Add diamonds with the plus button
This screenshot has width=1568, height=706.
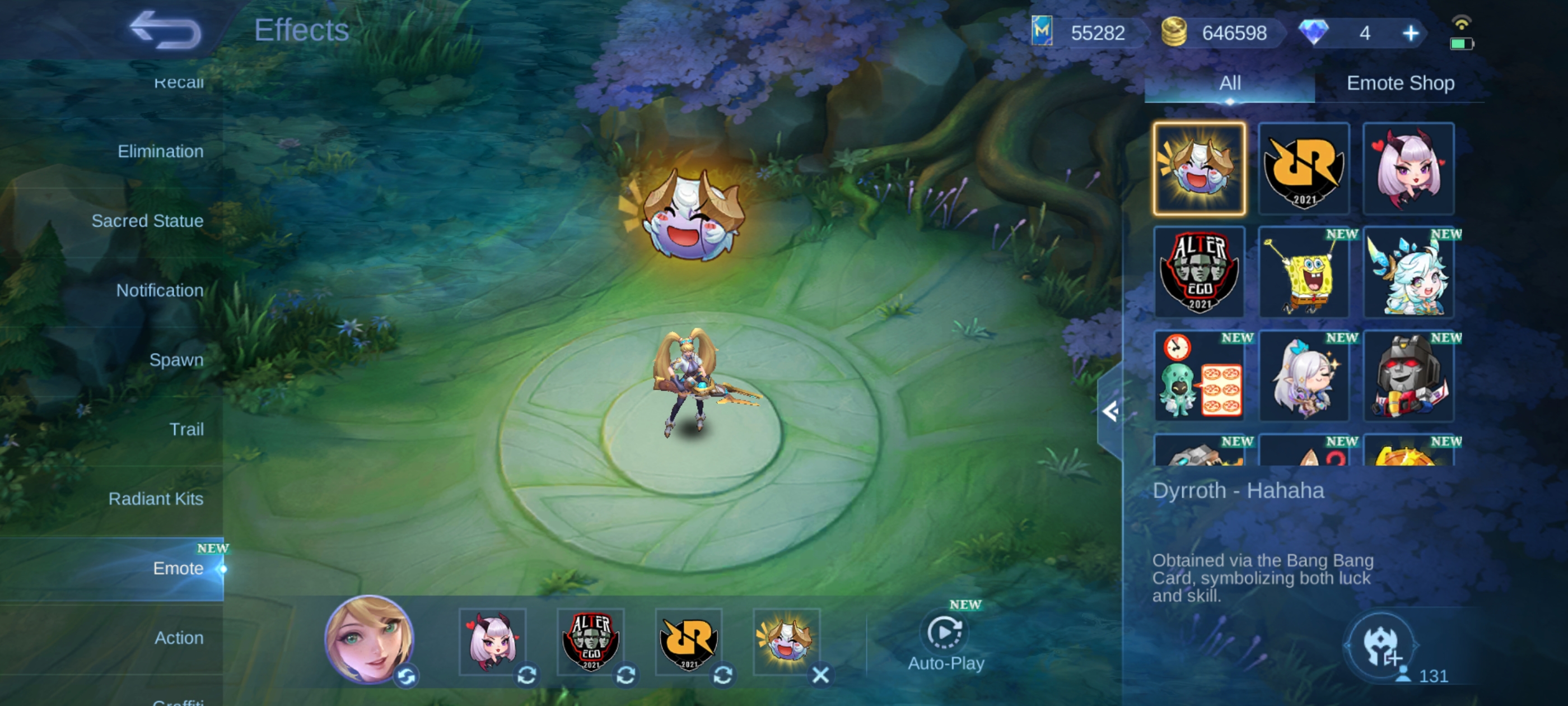(x=1410, y=33)
